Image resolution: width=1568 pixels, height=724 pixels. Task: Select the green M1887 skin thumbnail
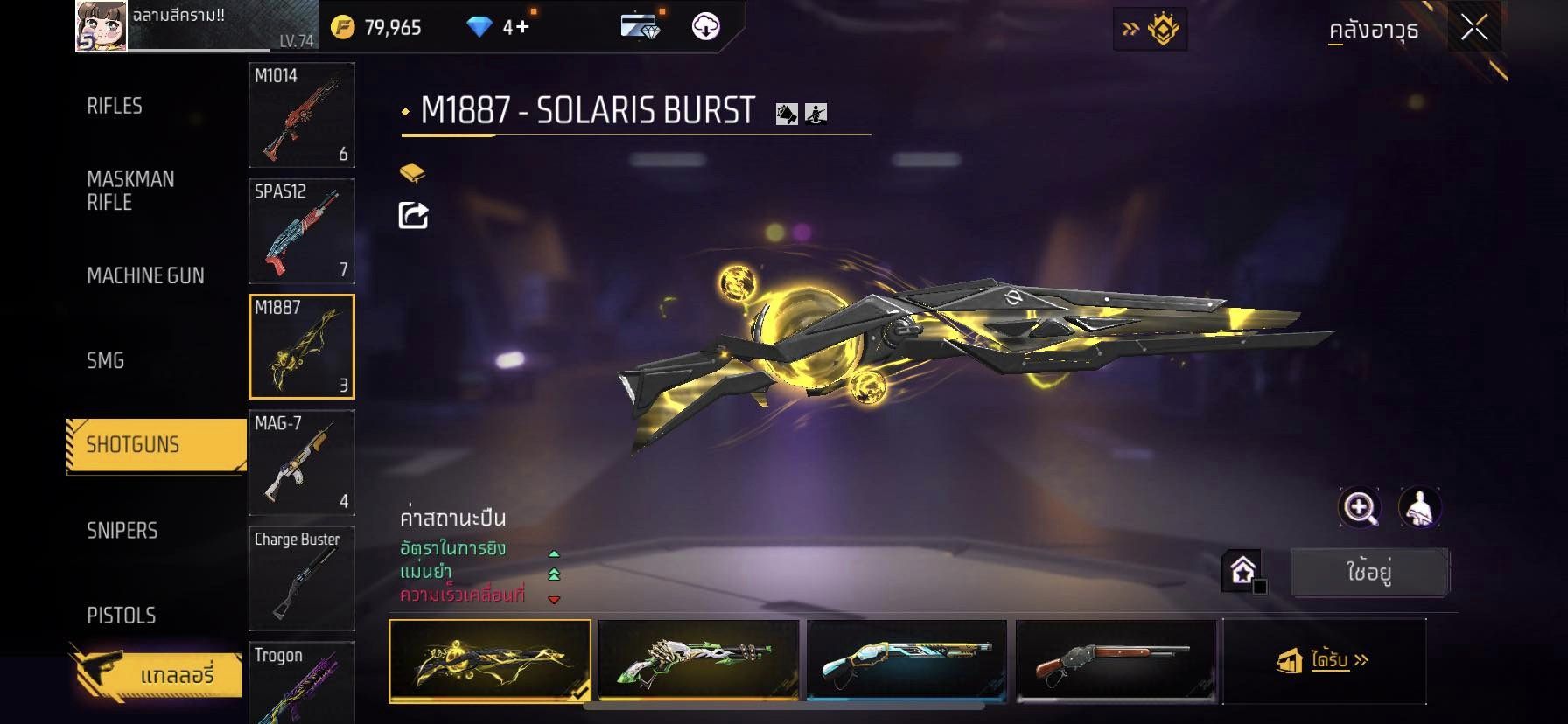click(698, 660)
